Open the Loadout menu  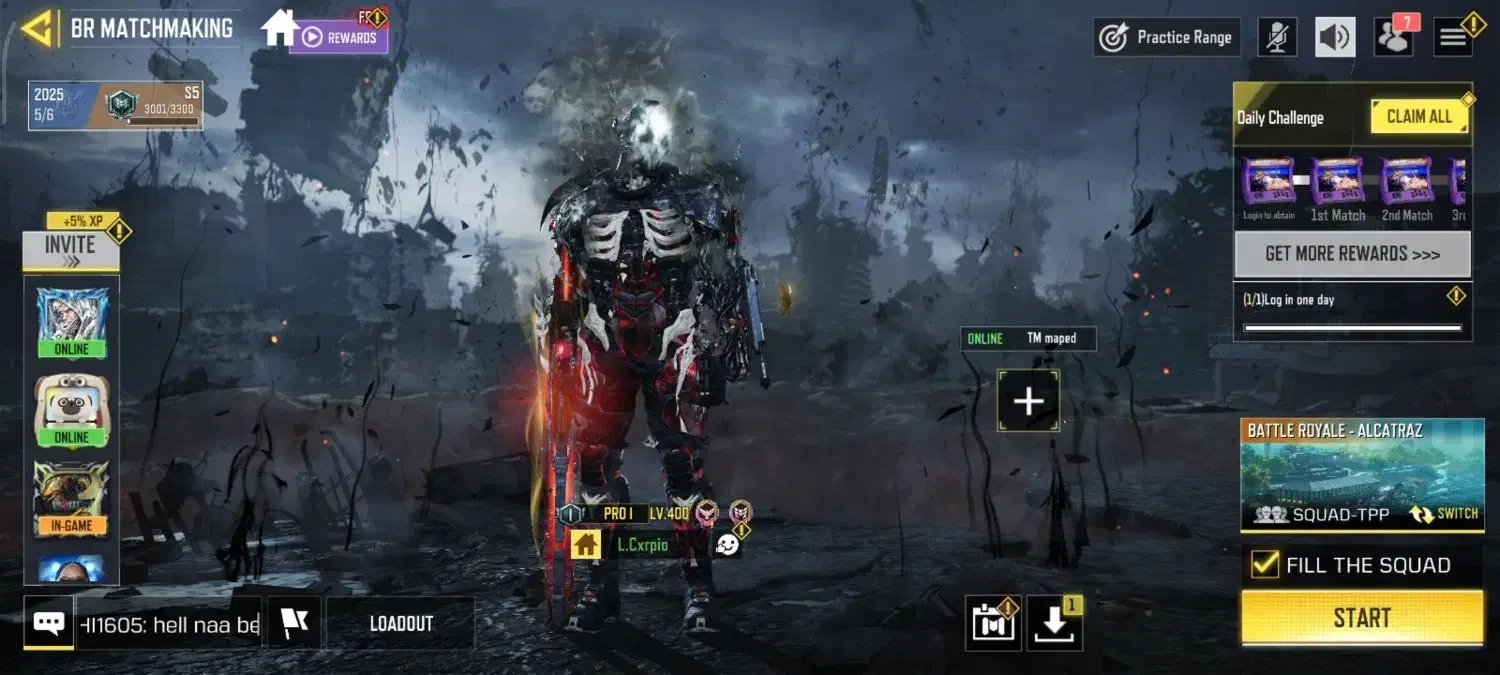point(401,624)
